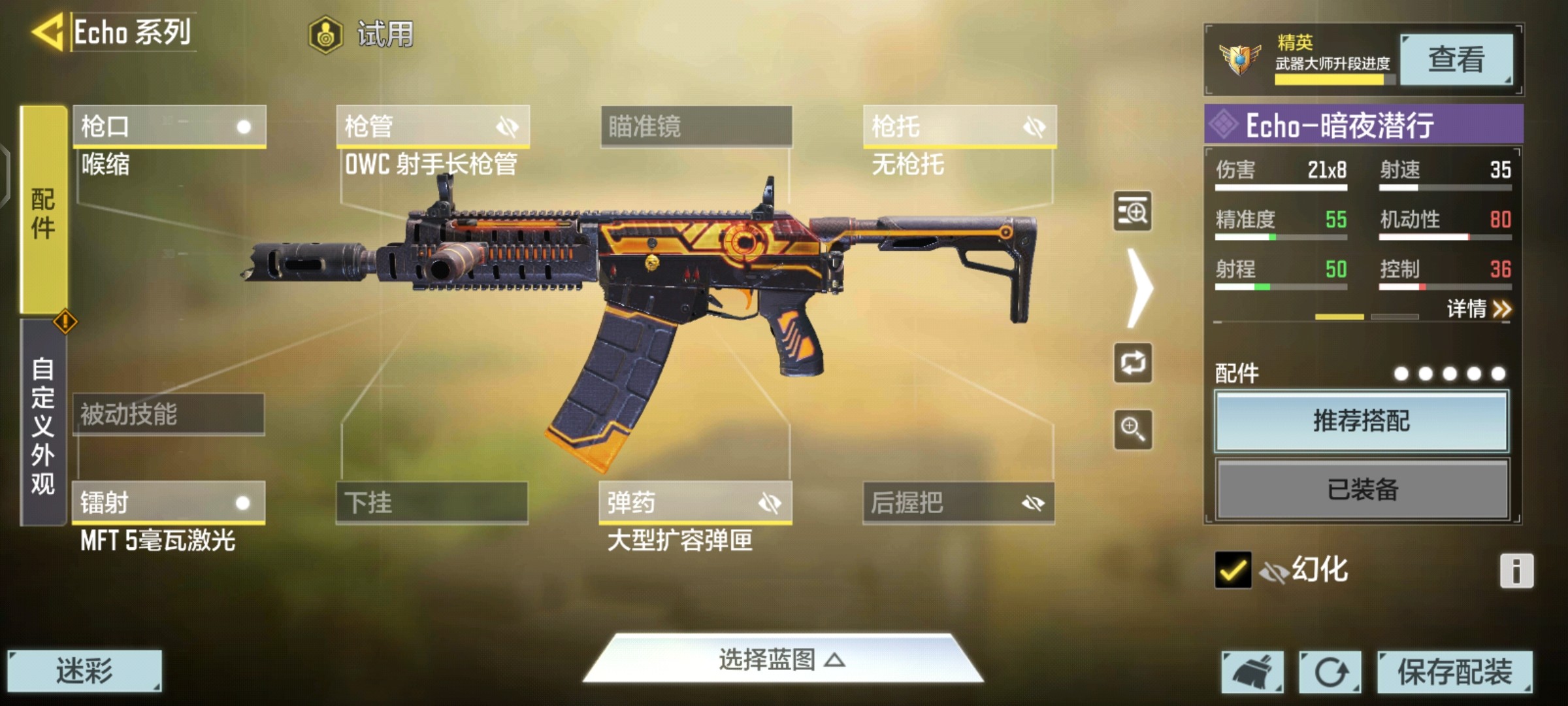Screen dimensions: 1568x706
Task: Clear attachments with the broom icon
Action: (x=1252, y=671)
